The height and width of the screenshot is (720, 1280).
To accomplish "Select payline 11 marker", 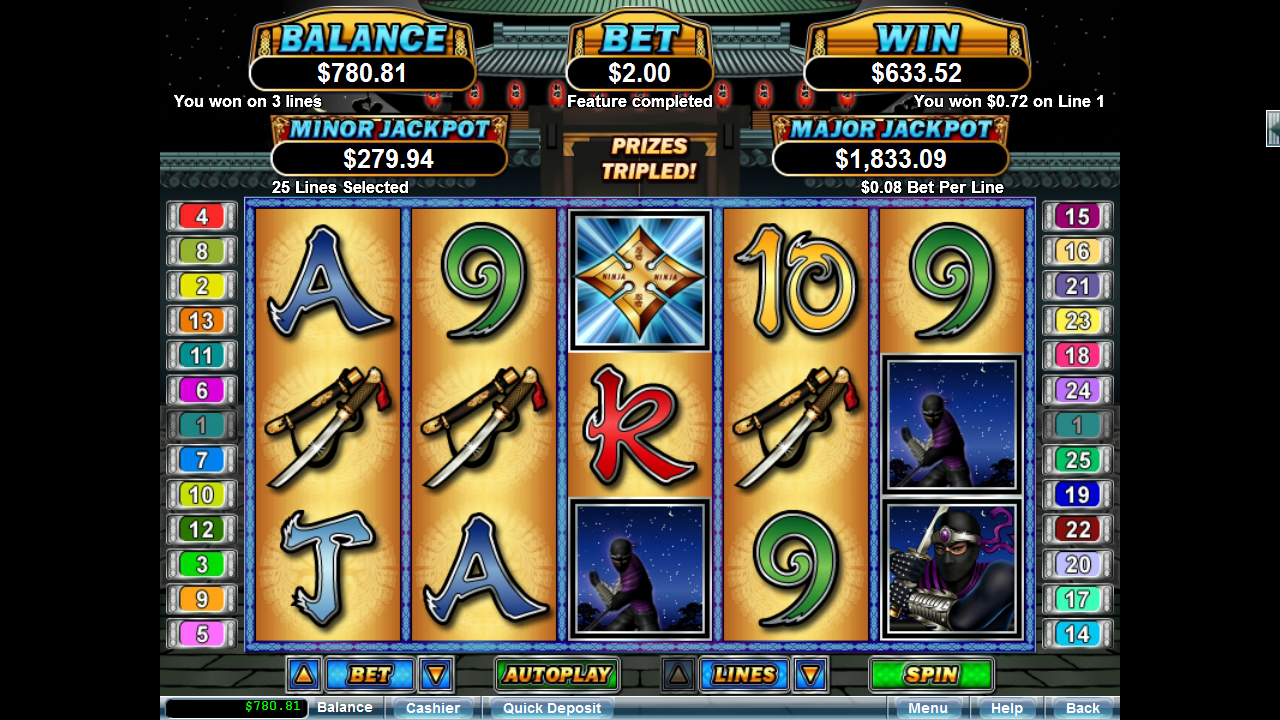I will [x=202, y=356].
